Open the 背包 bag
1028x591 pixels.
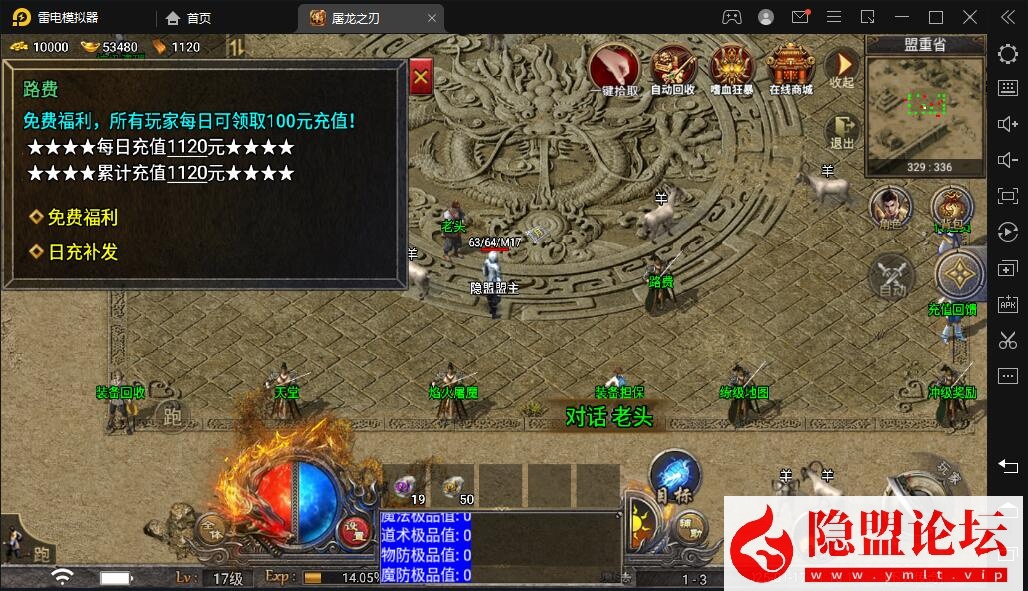[x=951, y=209]
